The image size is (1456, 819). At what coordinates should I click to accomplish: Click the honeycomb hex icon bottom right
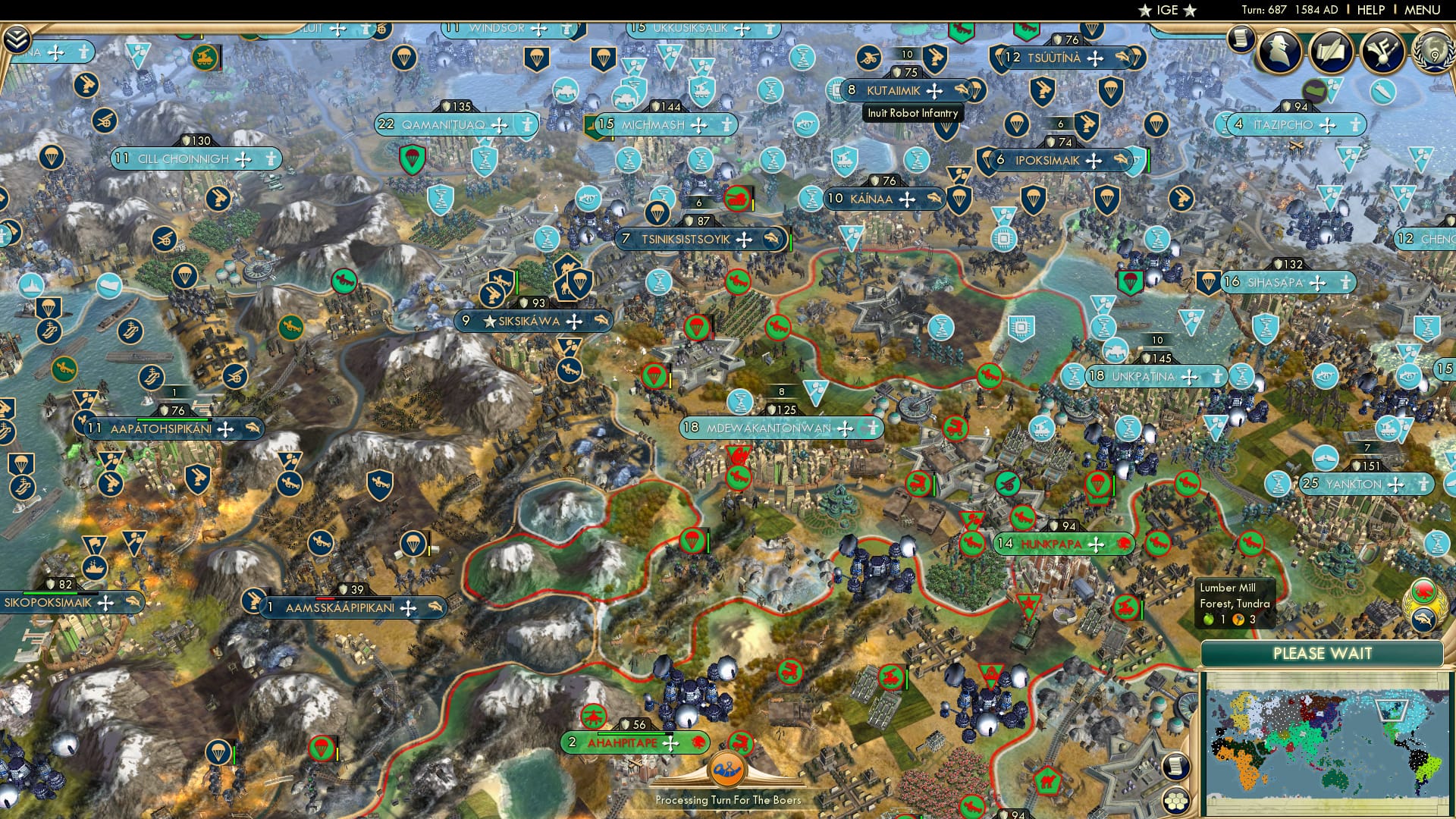pos(1176,802)
